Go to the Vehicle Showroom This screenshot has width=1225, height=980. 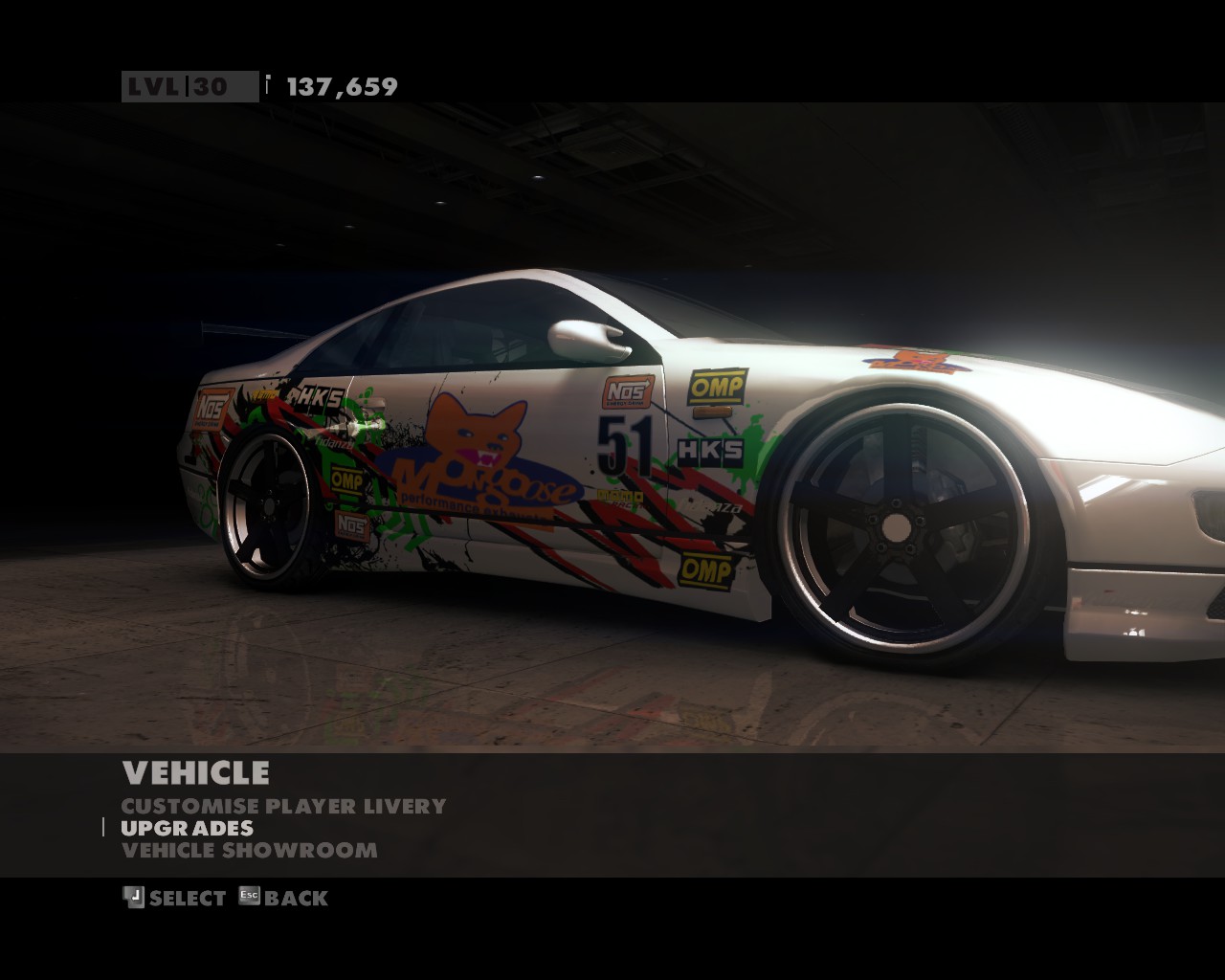(x=249, y=850)
